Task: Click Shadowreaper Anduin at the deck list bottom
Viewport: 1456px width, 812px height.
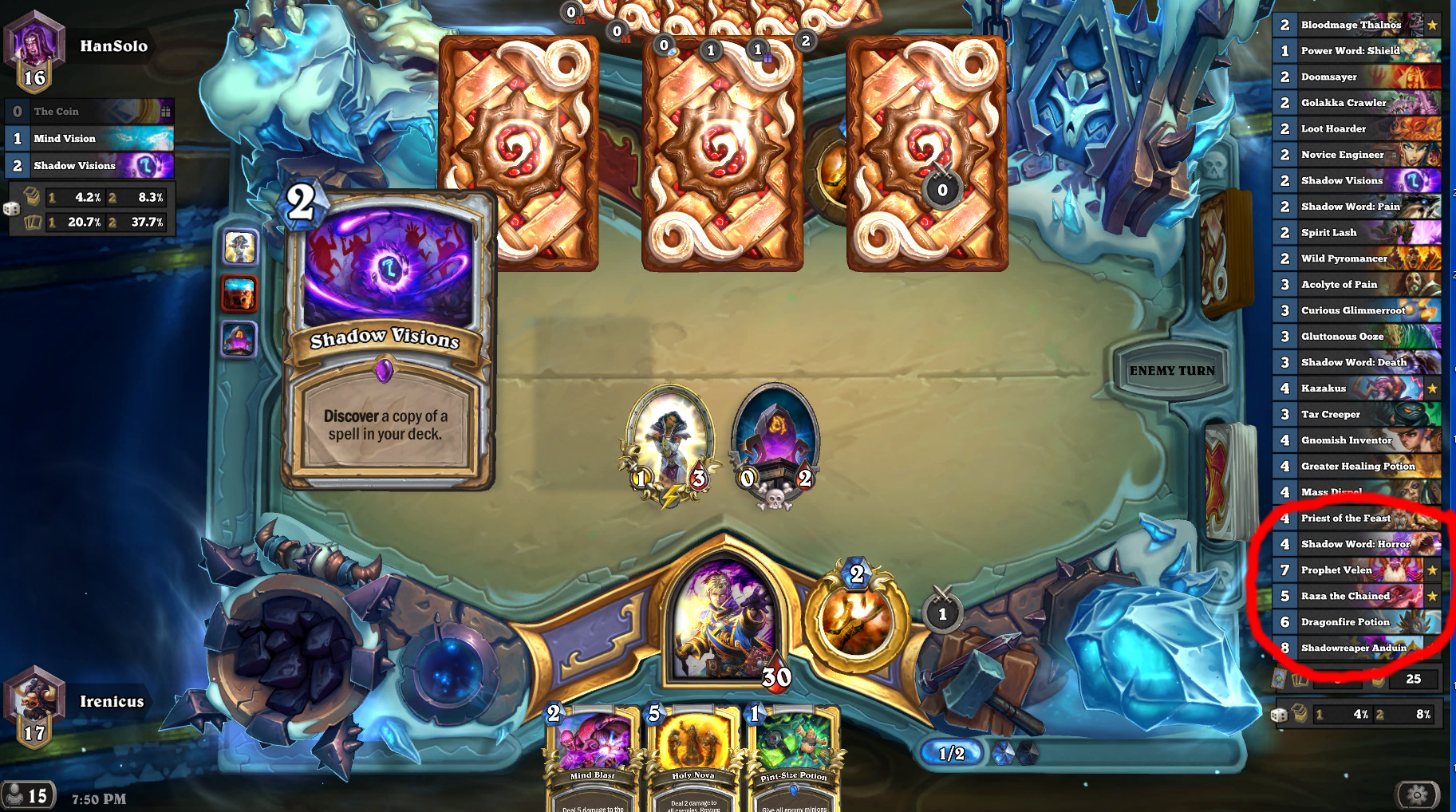Action: click(x=1355, y=648)
